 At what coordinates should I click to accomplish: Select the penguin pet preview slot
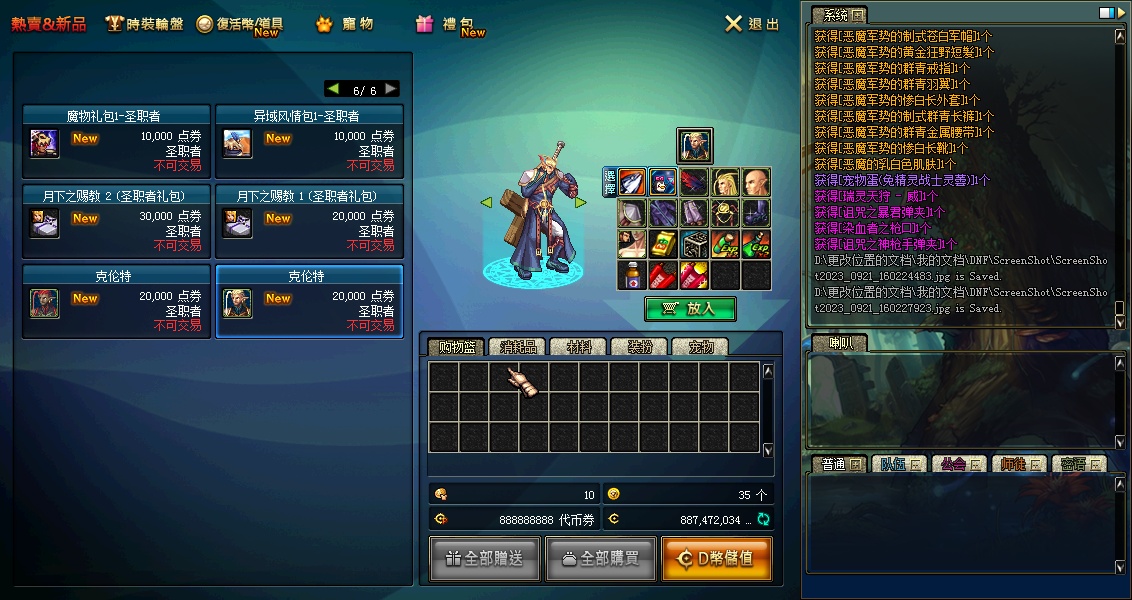[663, 182]
